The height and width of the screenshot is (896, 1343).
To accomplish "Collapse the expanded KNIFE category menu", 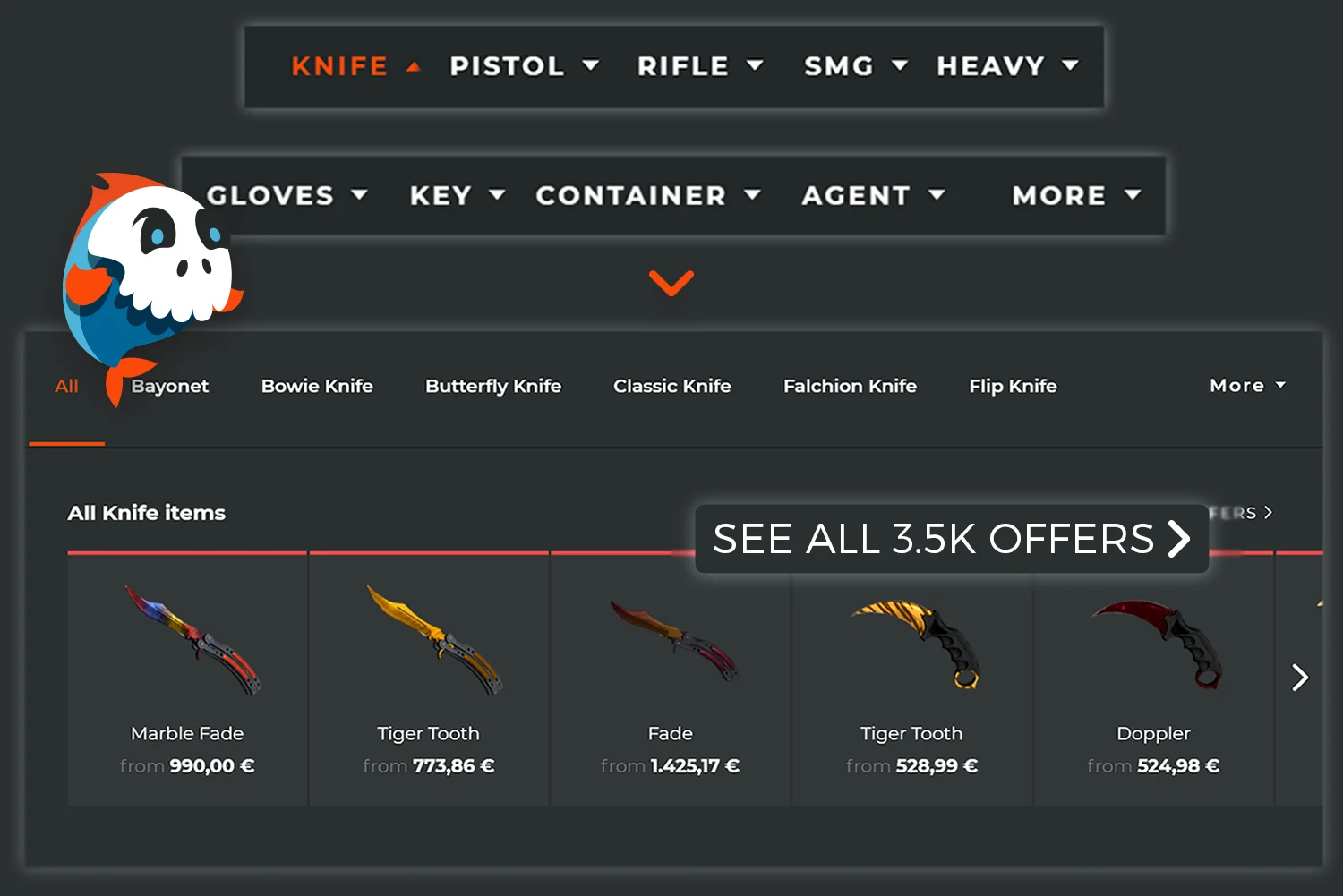I will click(x=355, y=65).
